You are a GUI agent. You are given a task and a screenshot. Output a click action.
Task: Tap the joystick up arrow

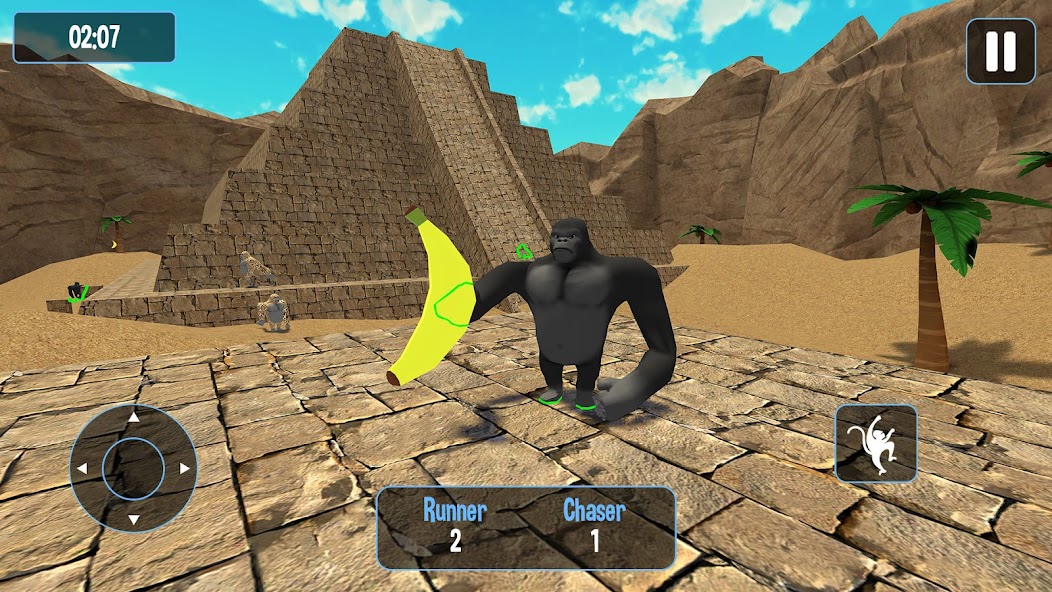coord(133,417)
